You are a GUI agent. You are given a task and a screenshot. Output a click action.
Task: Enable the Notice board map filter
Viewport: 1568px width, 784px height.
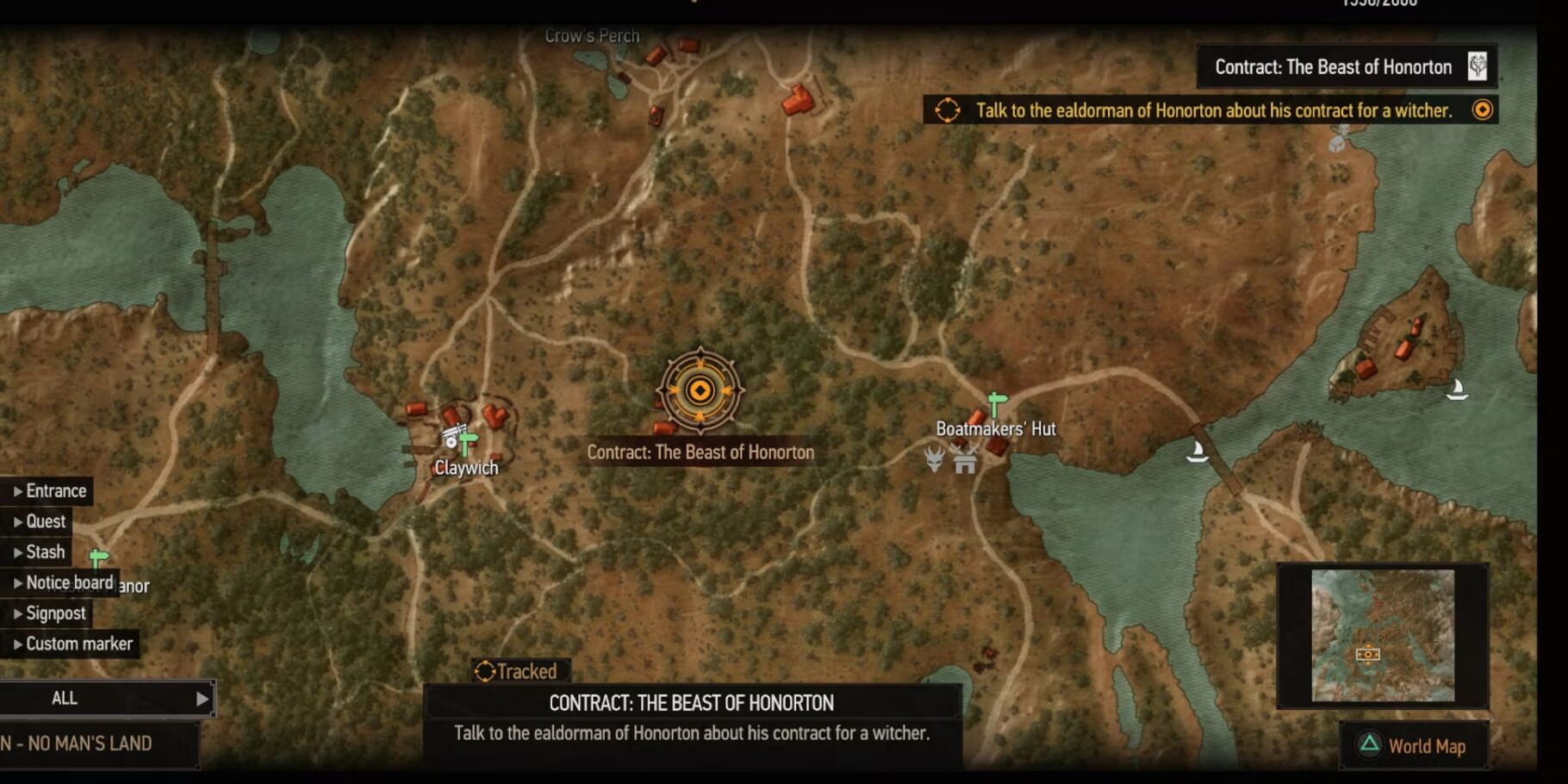click(69, 582)
